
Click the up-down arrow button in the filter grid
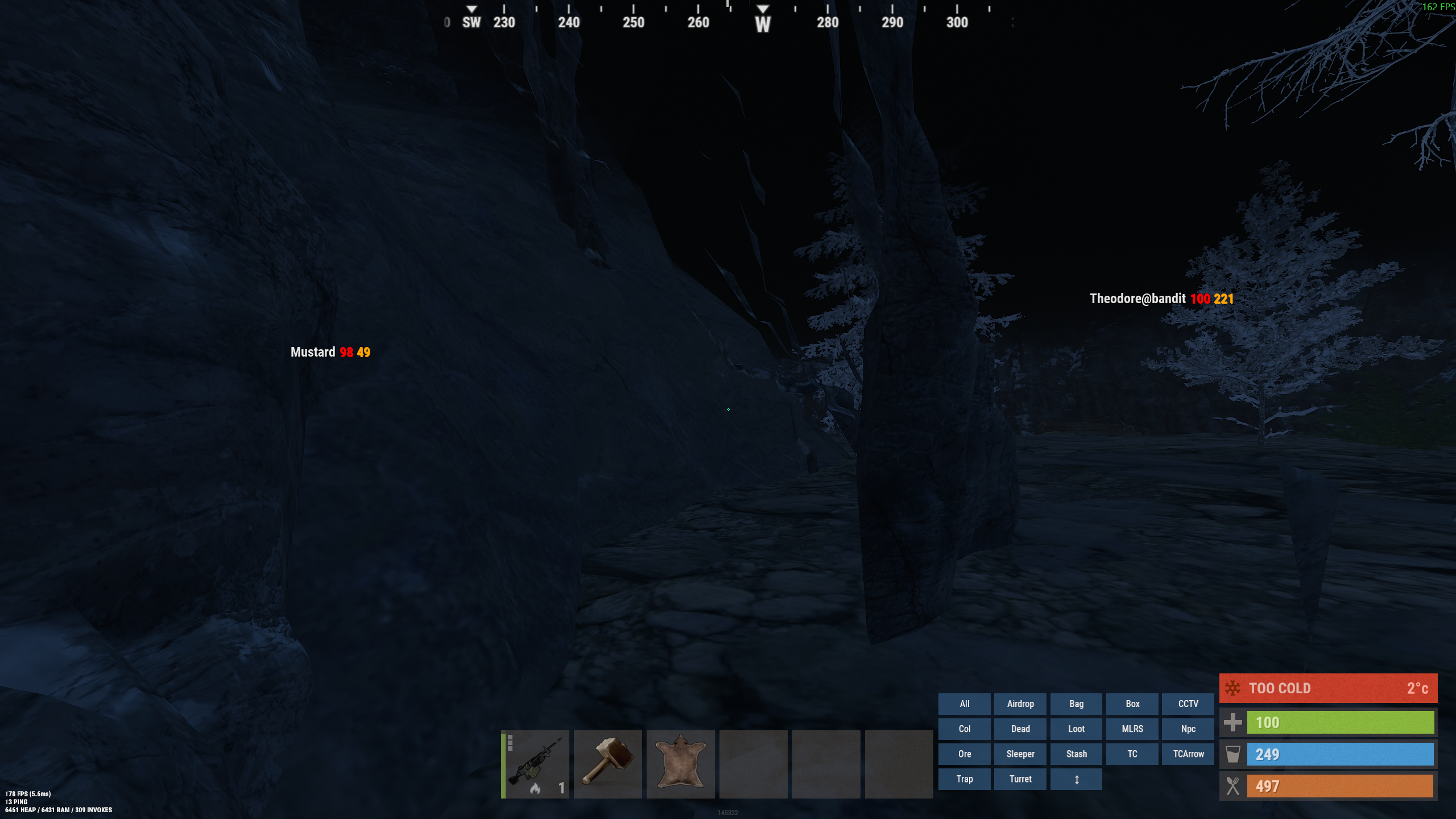point(1076,779)
